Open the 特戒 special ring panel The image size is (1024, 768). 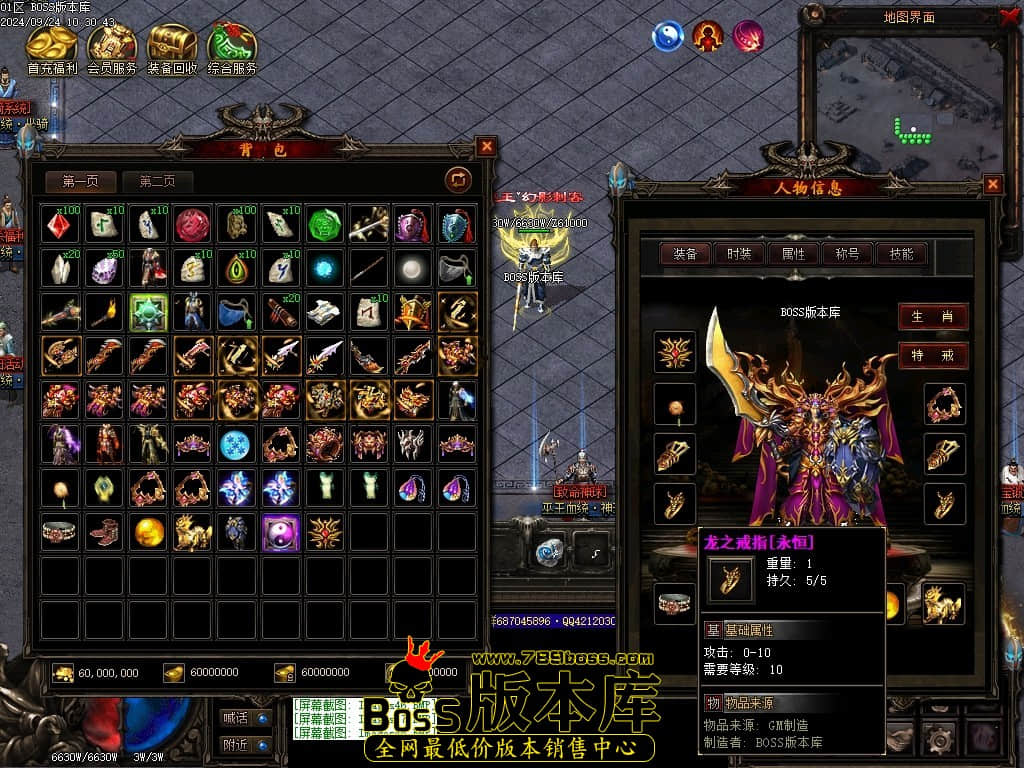point(932,355)
